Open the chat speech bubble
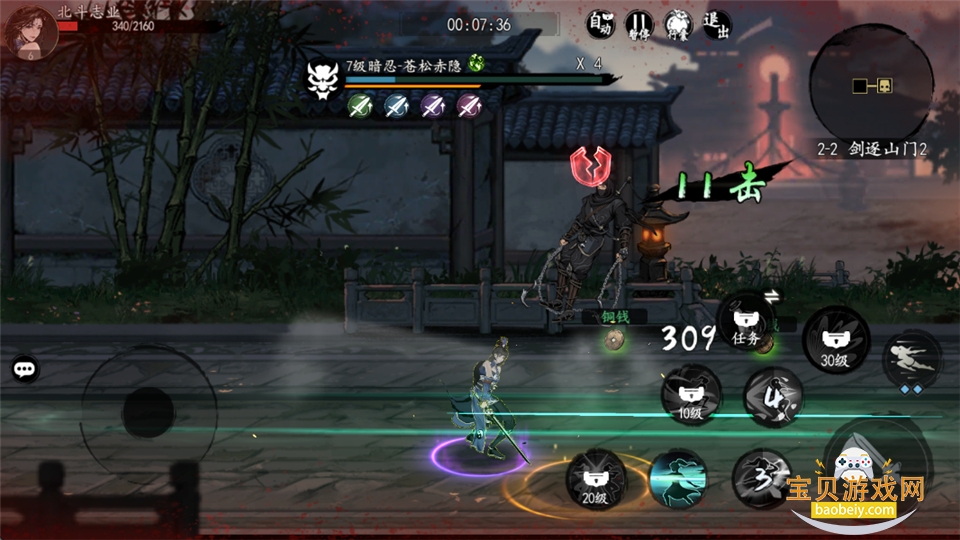Screen dimensions: 960x540 [x=25, y=369]
